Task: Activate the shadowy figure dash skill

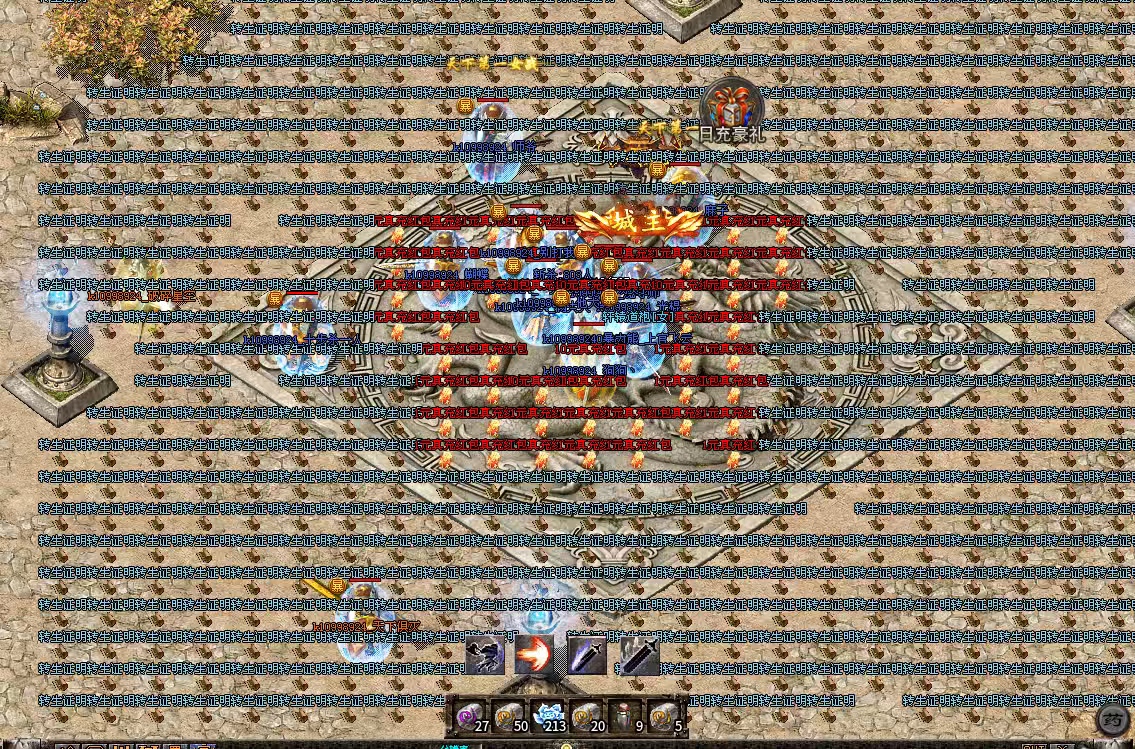Action: [484, 655]
